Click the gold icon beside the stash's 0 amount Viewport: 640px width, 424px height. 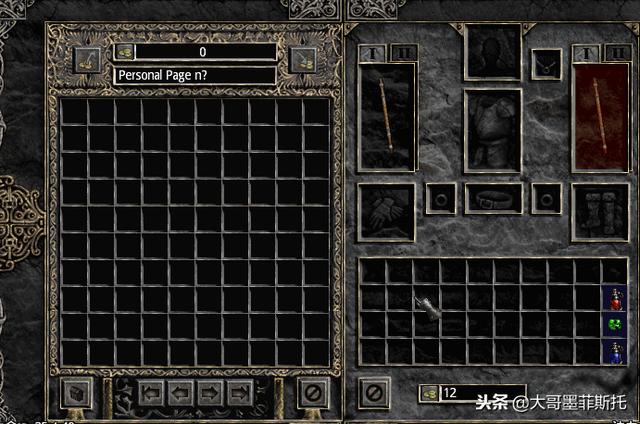[125, 52]
